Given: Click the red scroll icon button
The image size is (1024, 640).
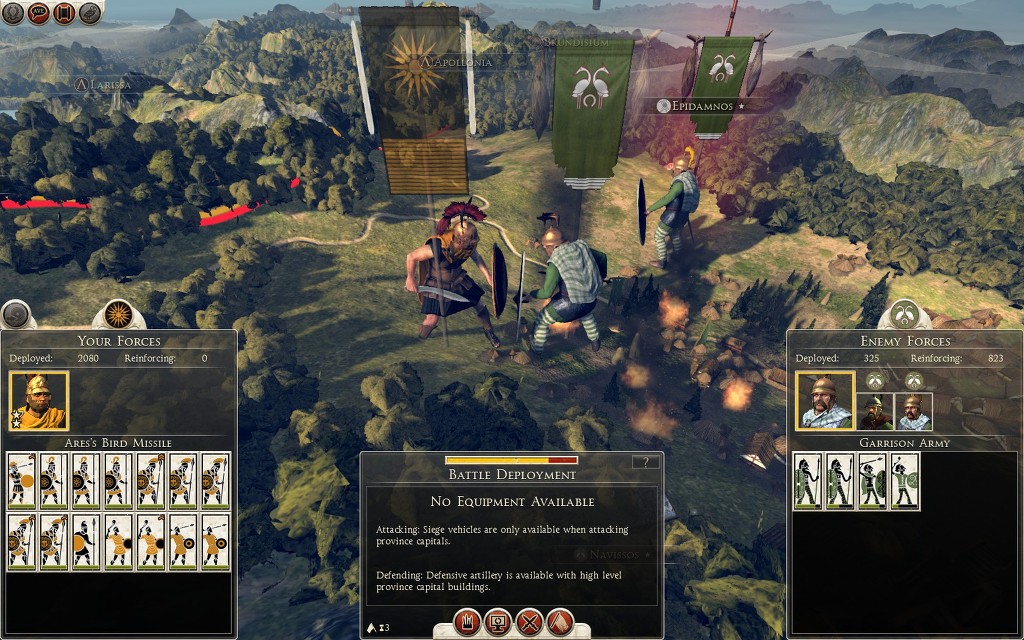Looking at the screenshot, I should (x=64, y=13).
